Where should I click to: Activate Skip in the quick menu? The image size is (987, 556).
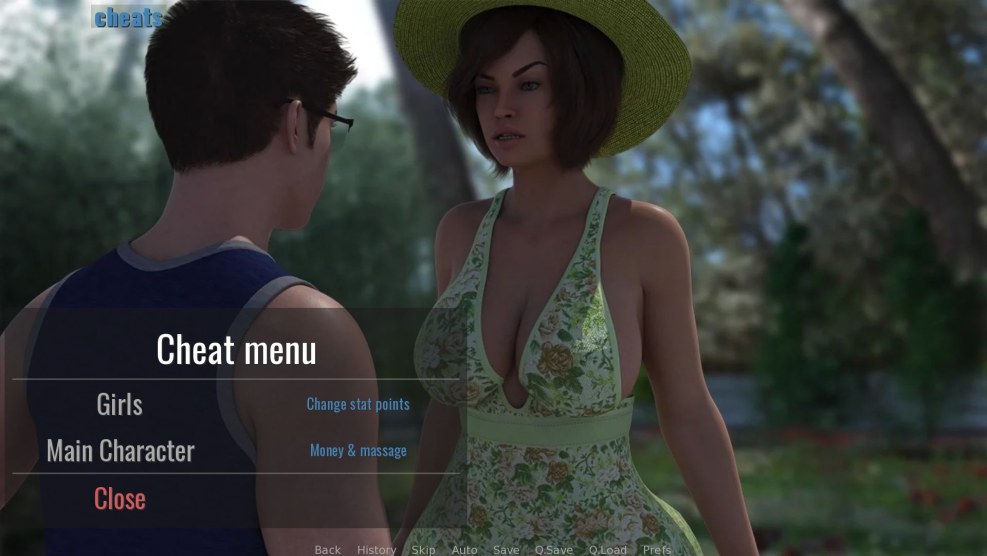[x=424, y=549]
